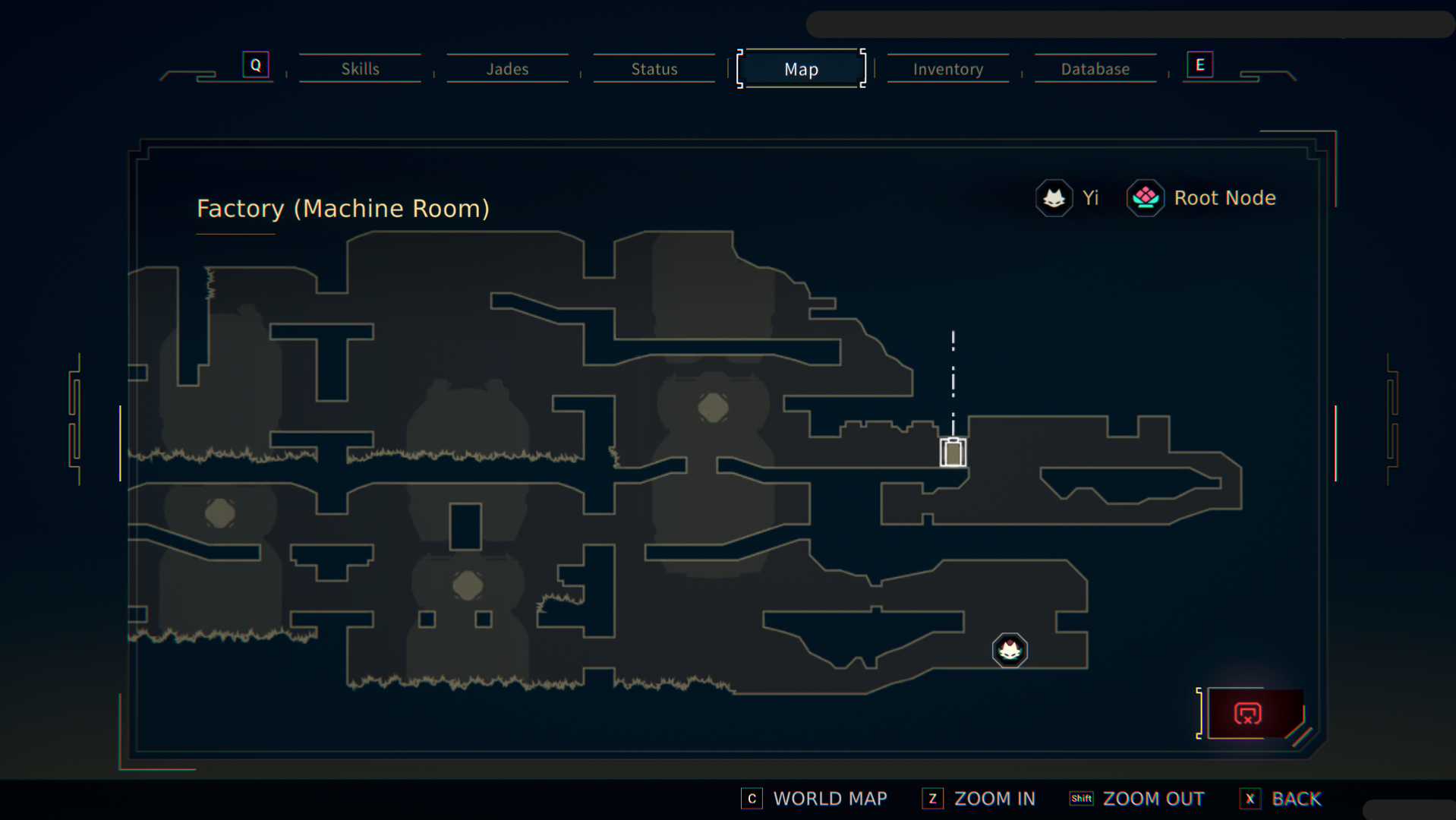
Task: Open the World Map view
Action: (814, 799)
